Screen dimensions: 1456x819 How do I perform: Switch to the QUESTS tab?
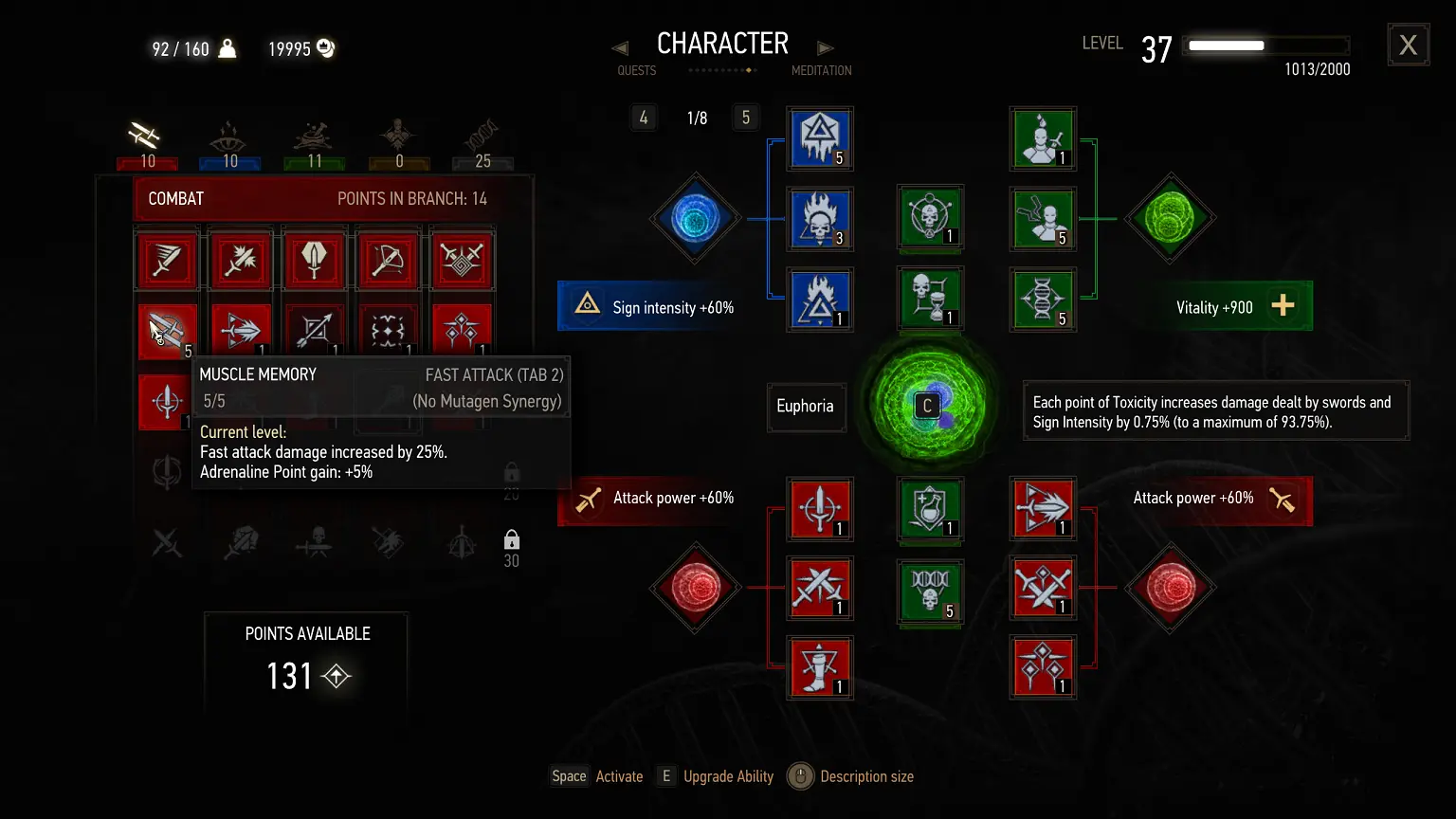[636, 70]
